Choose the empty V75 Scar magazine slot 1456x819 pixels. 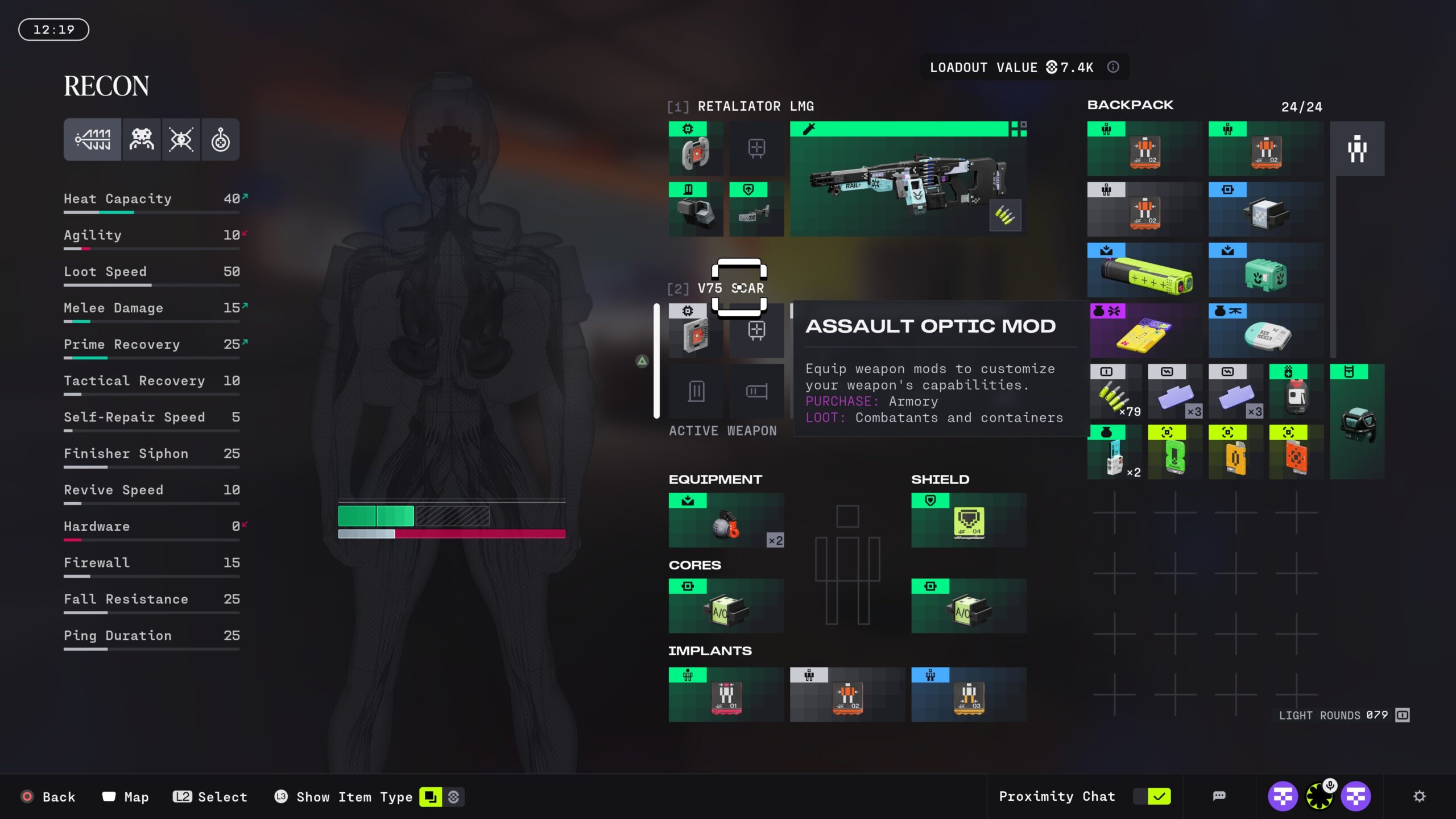pyautogui.click(x=696, y=391)
